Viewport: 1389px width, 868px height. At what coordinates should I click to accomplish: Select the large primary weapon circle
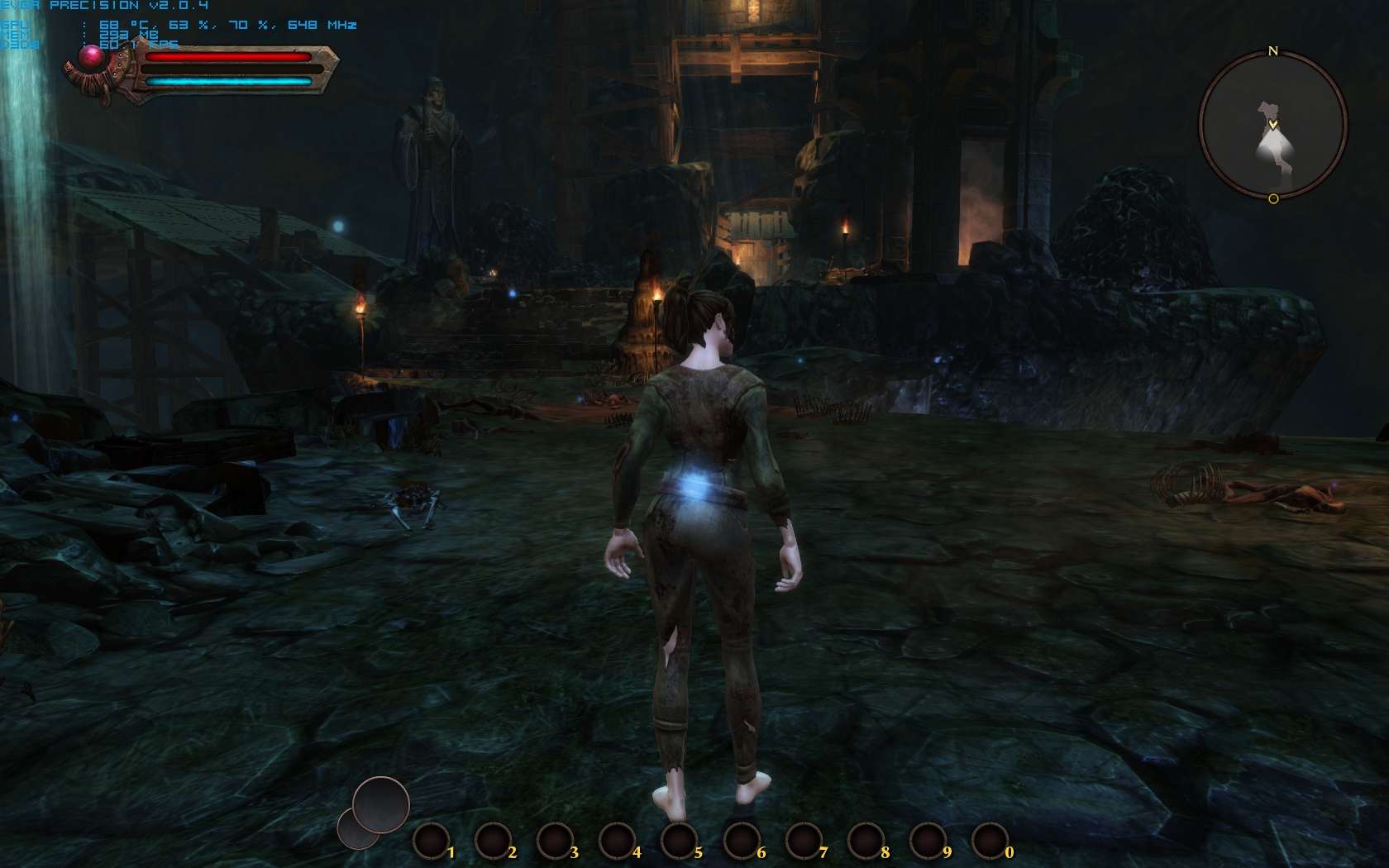381,804
